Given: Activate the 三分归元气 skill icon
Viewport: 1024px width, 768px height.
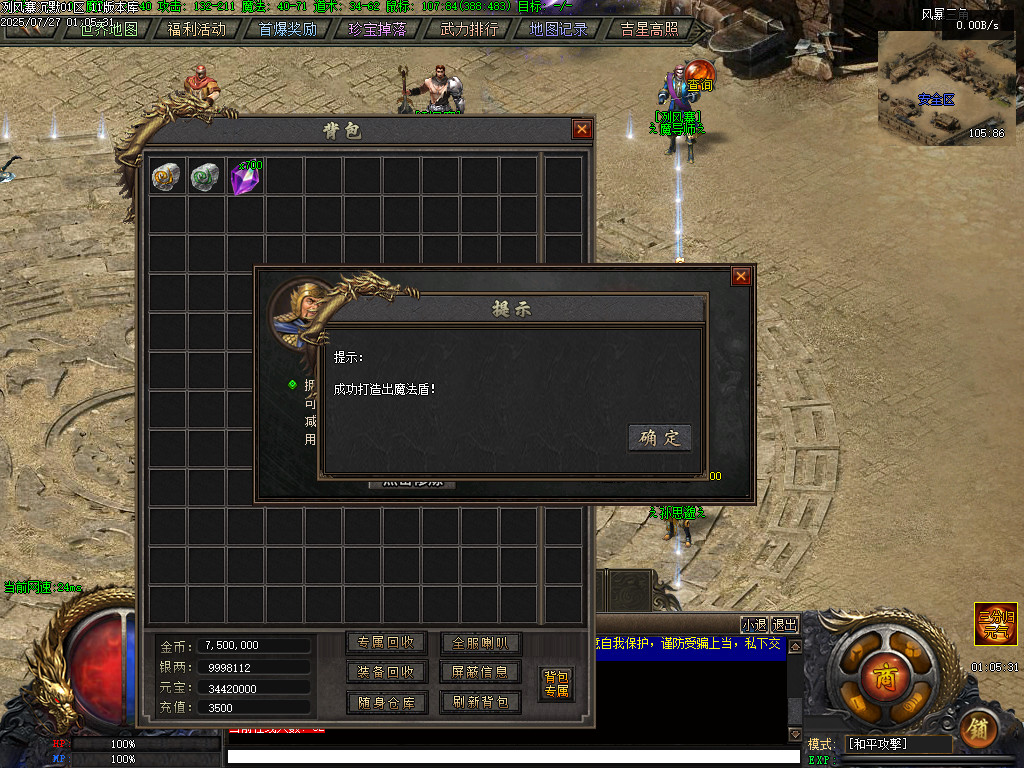Looking at the screenshot, I should [x=996, y=624].
